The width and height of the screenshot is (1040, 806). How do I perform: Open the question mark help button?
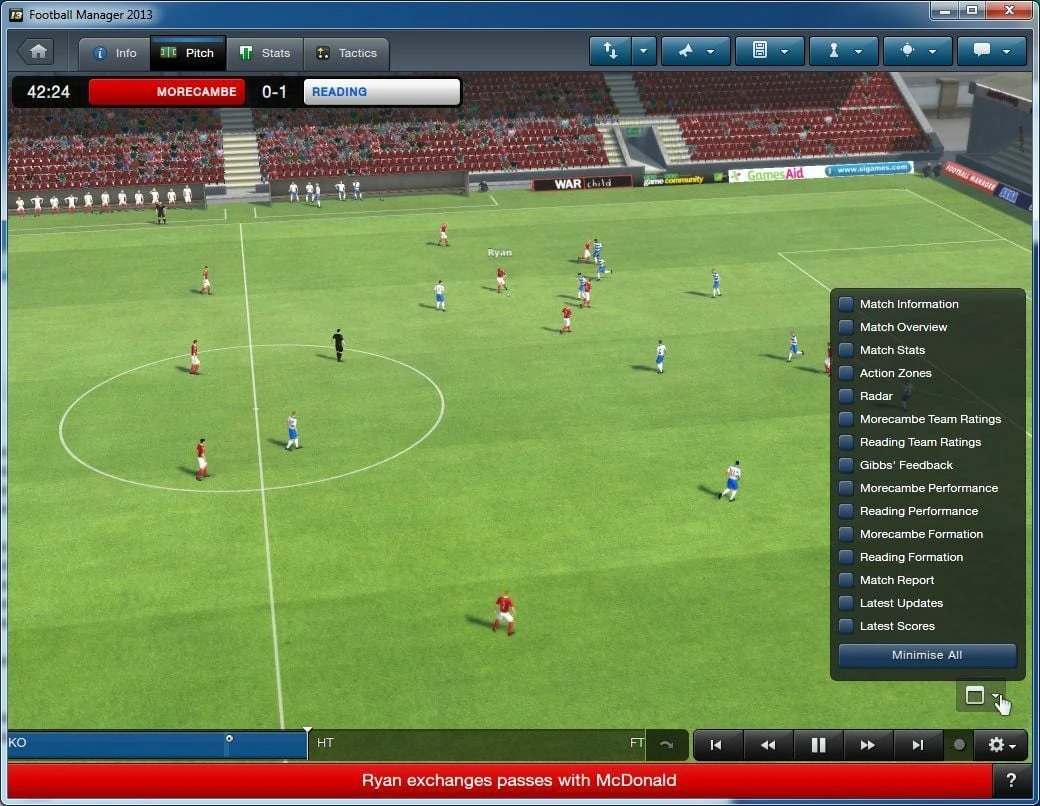click(1013, 781)
